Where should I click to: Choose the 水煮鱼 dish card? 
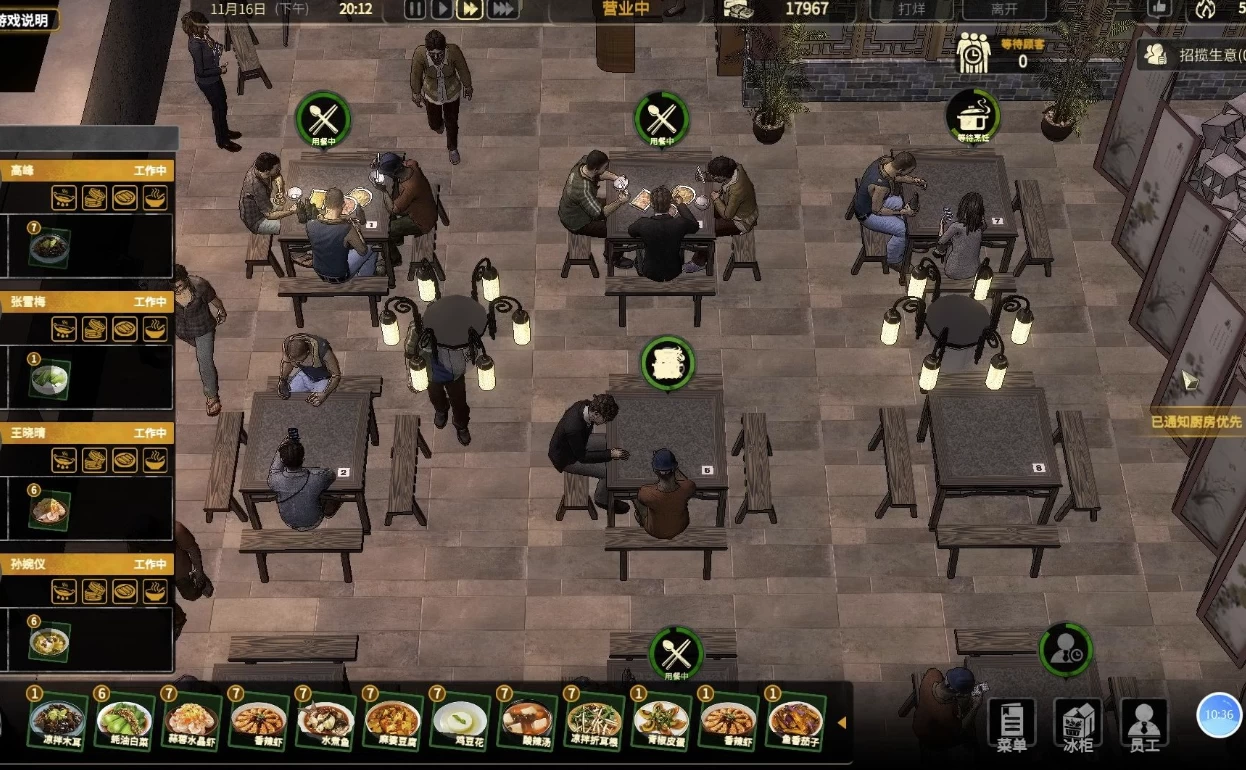(325, 720)
